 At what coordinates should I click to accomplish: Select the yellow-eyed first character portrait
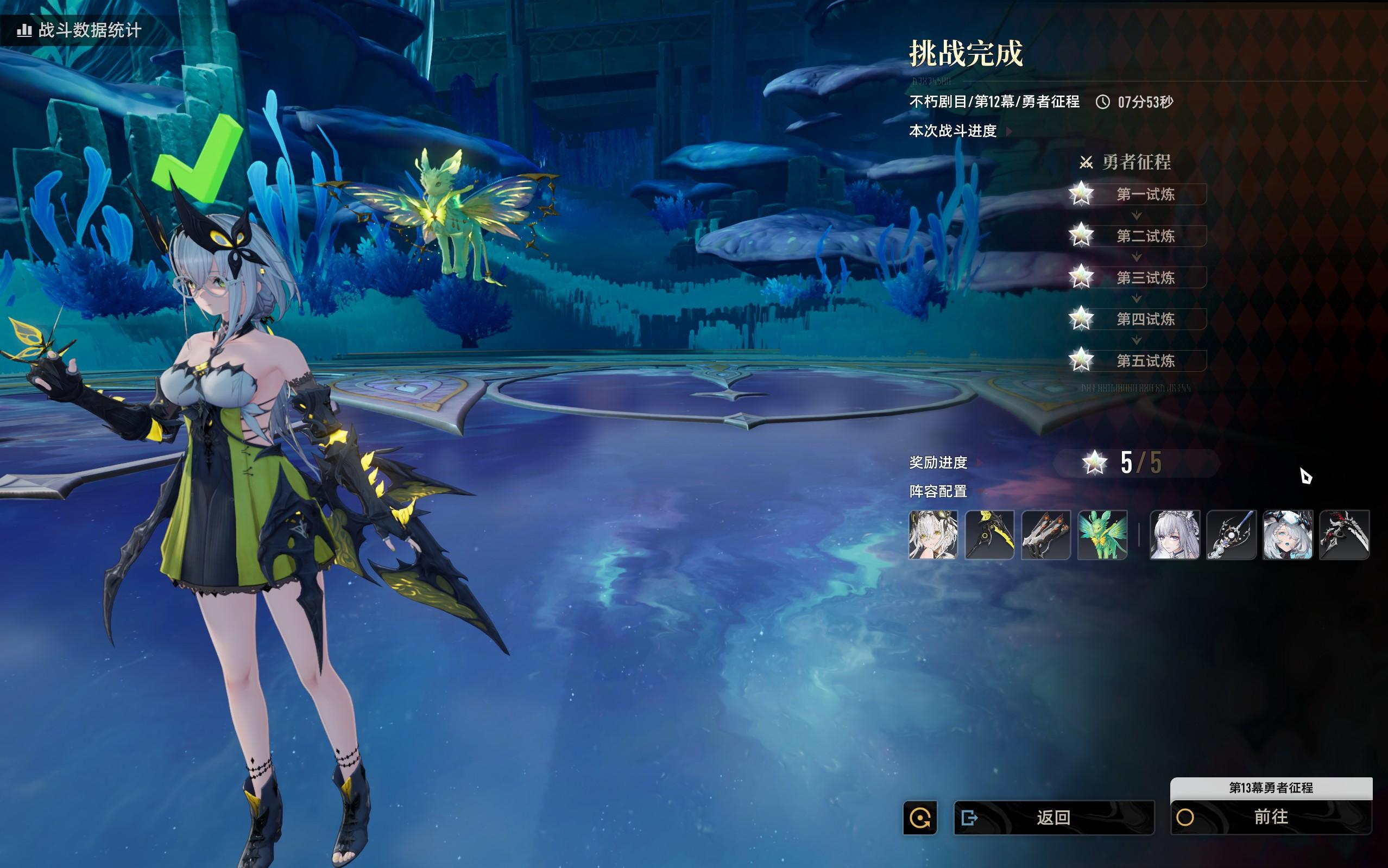932,535
